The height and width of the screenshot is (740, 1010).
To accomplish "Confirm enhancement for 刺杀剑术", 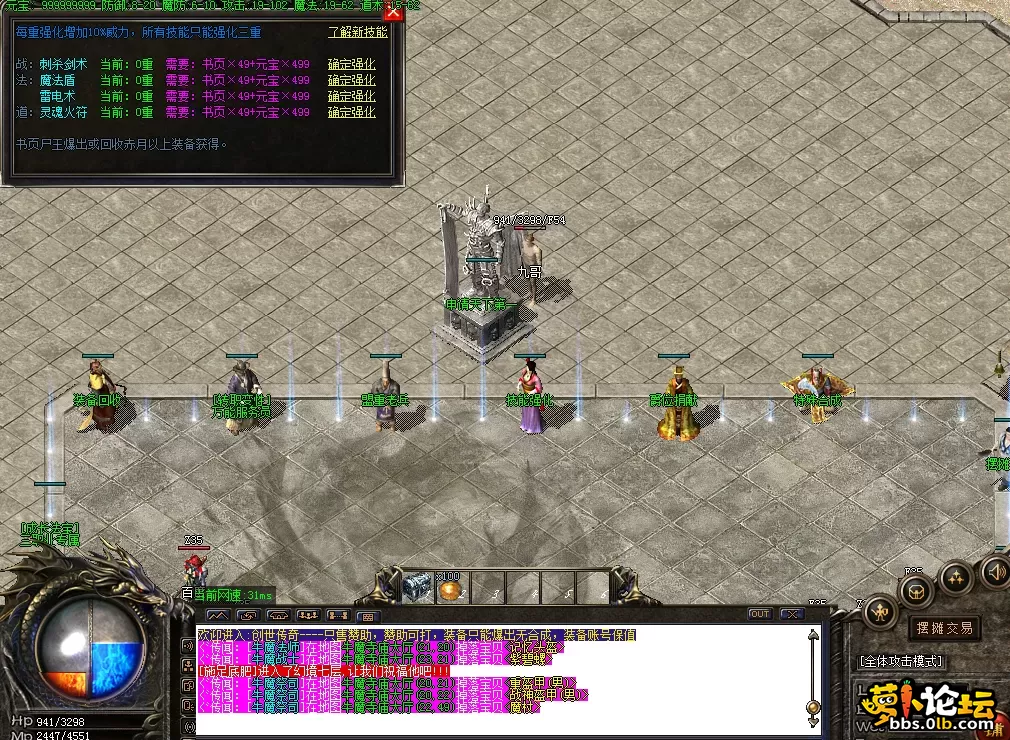I will [x=351, y=64].
